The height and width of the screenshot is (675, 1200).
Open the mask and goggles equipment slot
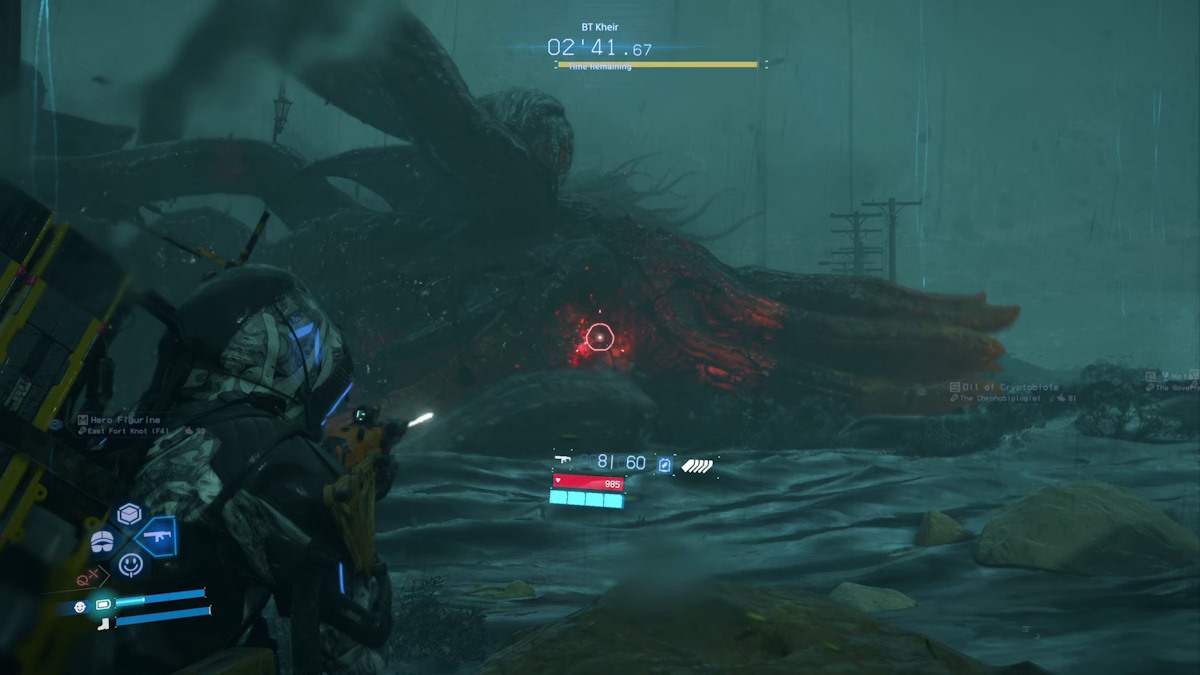(103, 541)
